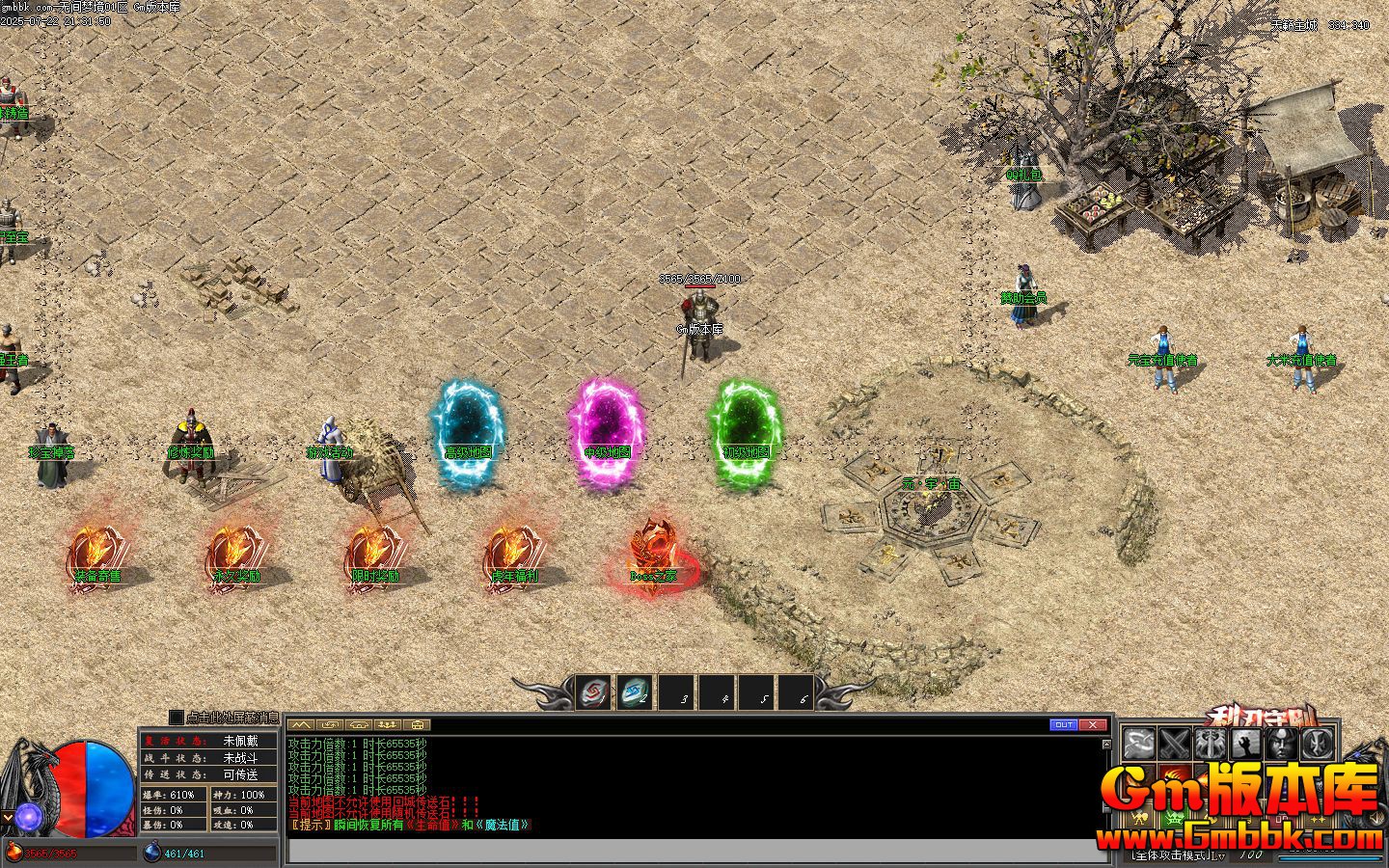This screenshot has height=868, width=1389.
Task: Open the winged sword menu icon
Action: pos(1210,744)
